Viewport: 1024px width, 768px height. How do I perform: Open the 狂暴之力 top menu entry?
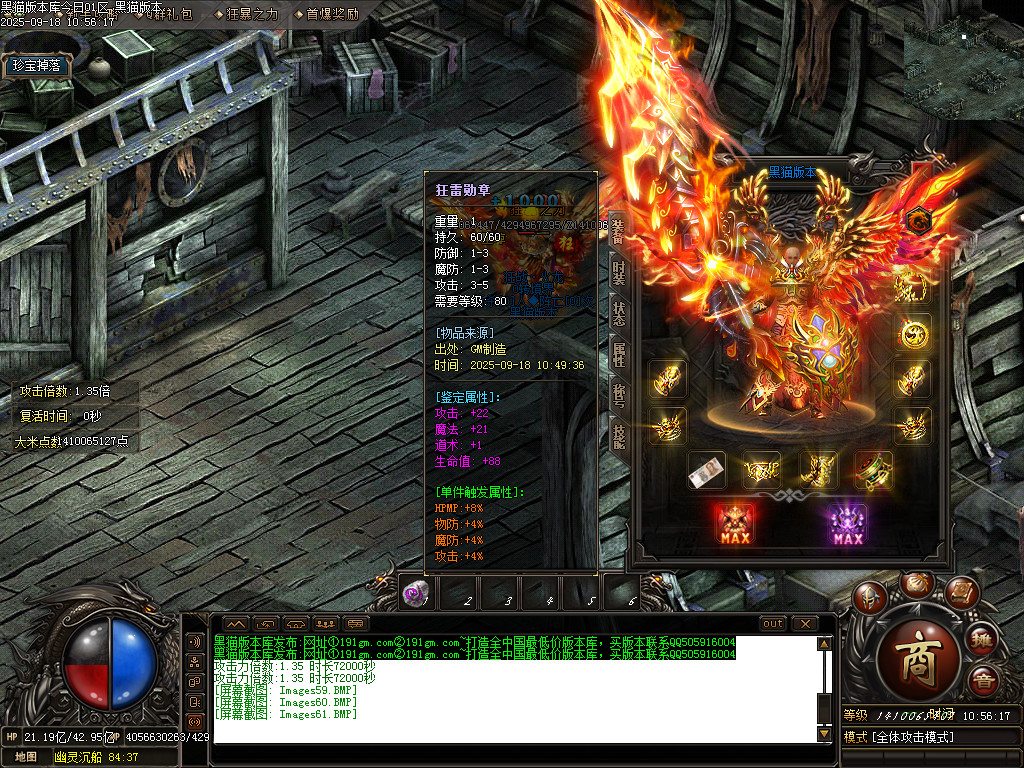[245, 14]
